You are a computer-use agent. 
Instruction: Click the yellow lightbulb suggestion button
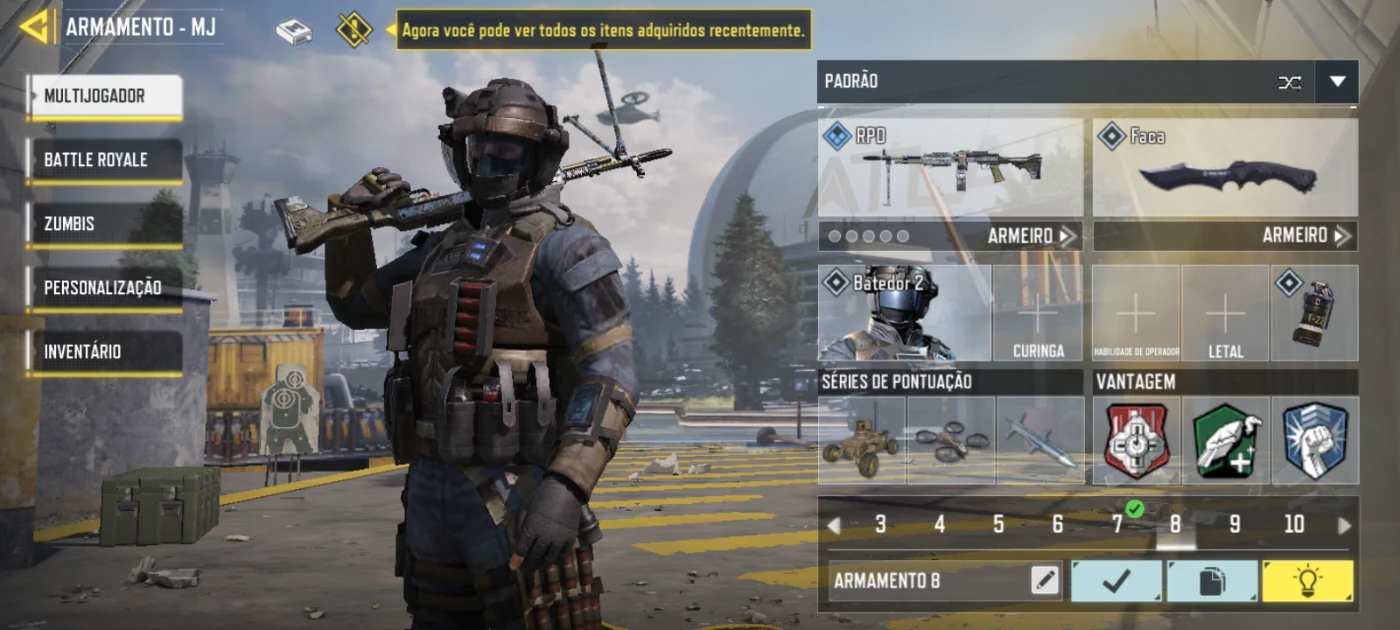tap(1307, 581)
